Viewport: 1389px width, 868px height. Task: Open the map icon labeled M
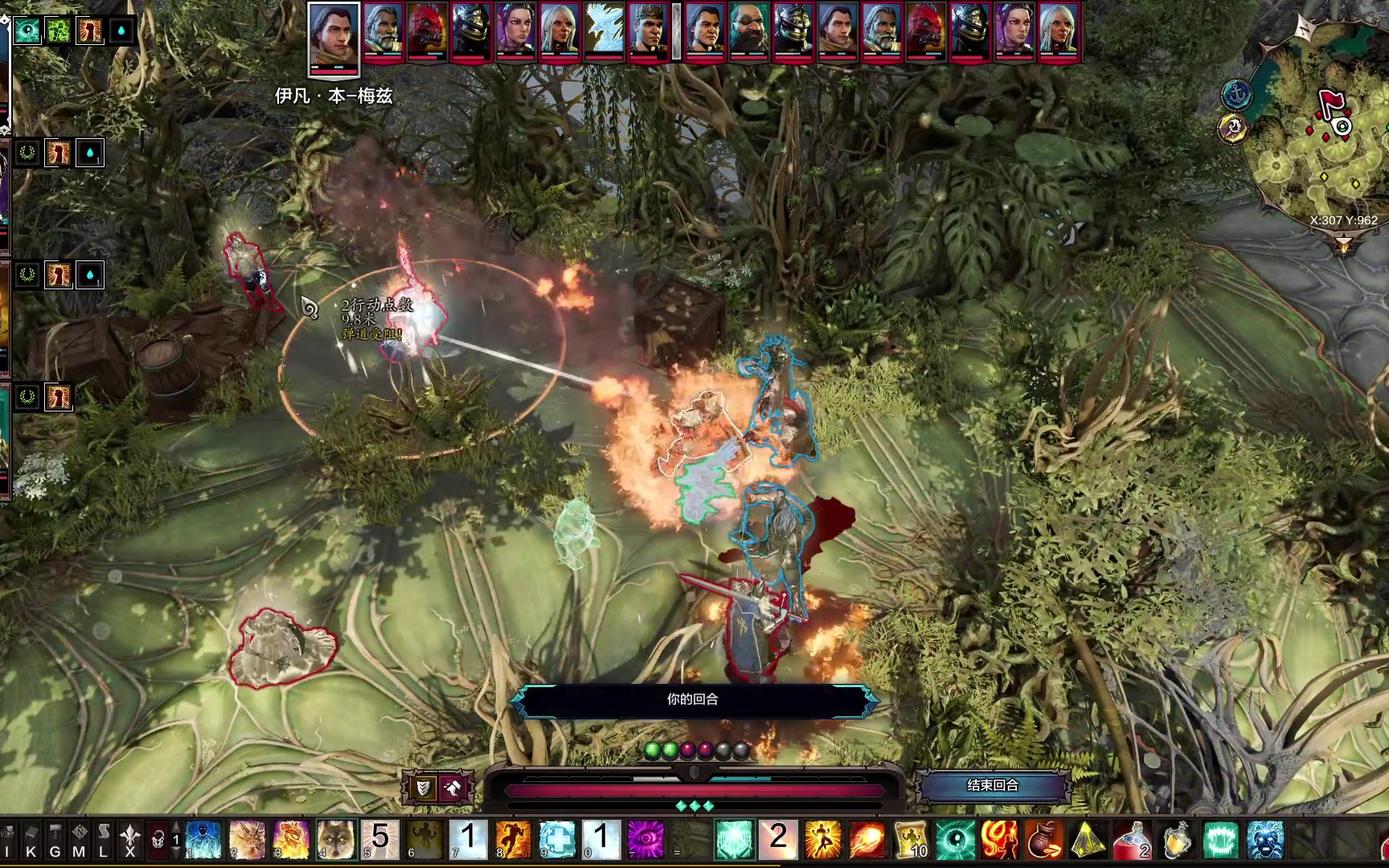79,840
